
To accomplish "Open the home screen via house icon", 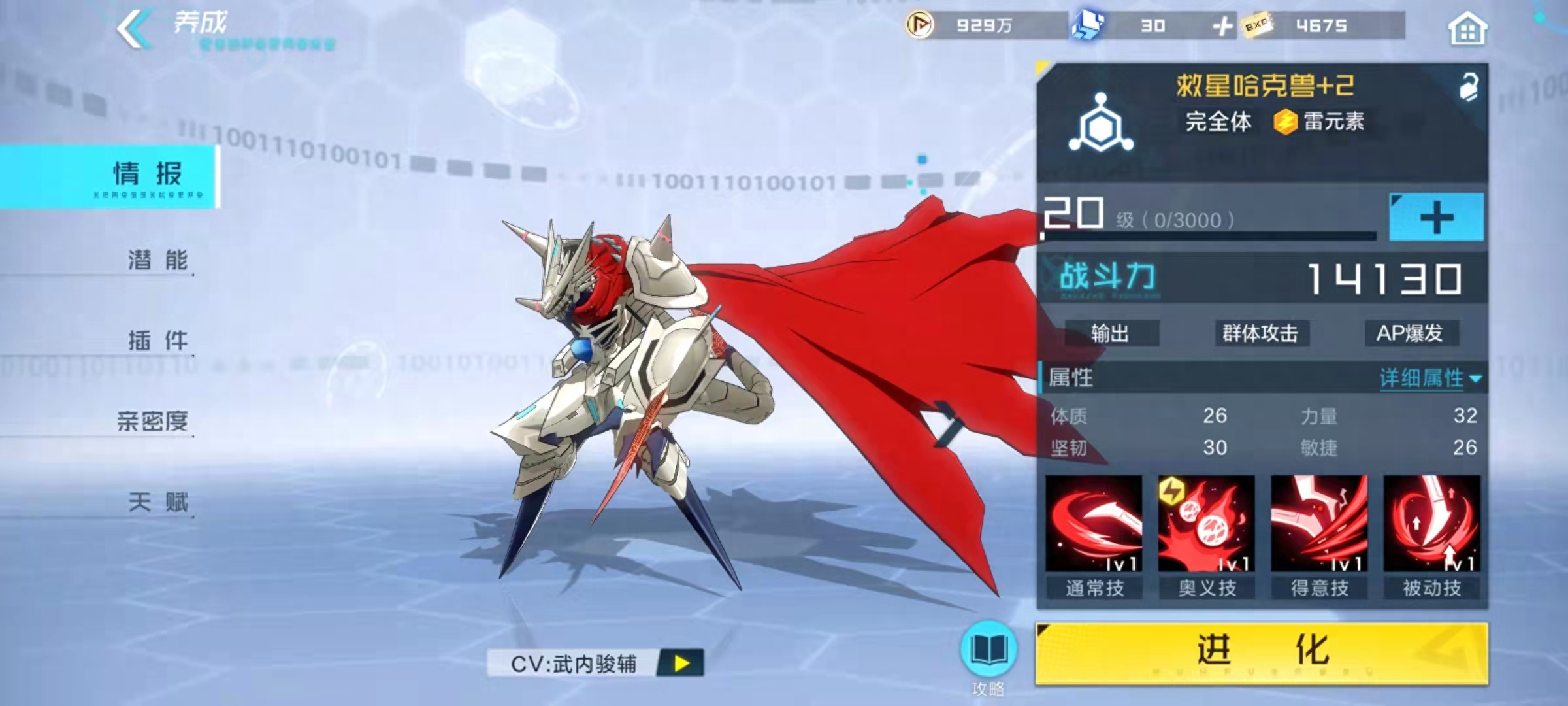I will pyautogui.click(x=1467, y=29).
